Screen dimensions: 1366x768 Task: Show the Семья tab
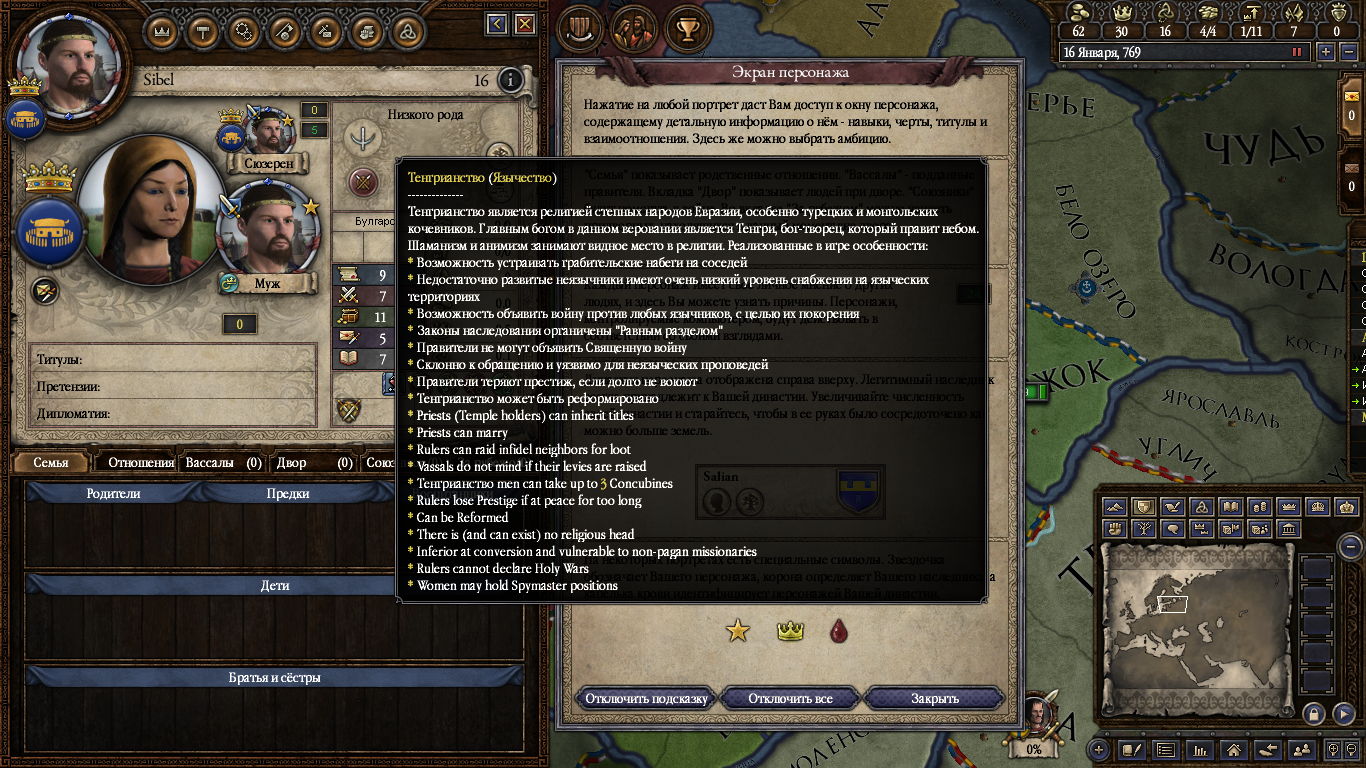[x=51, y=462]
